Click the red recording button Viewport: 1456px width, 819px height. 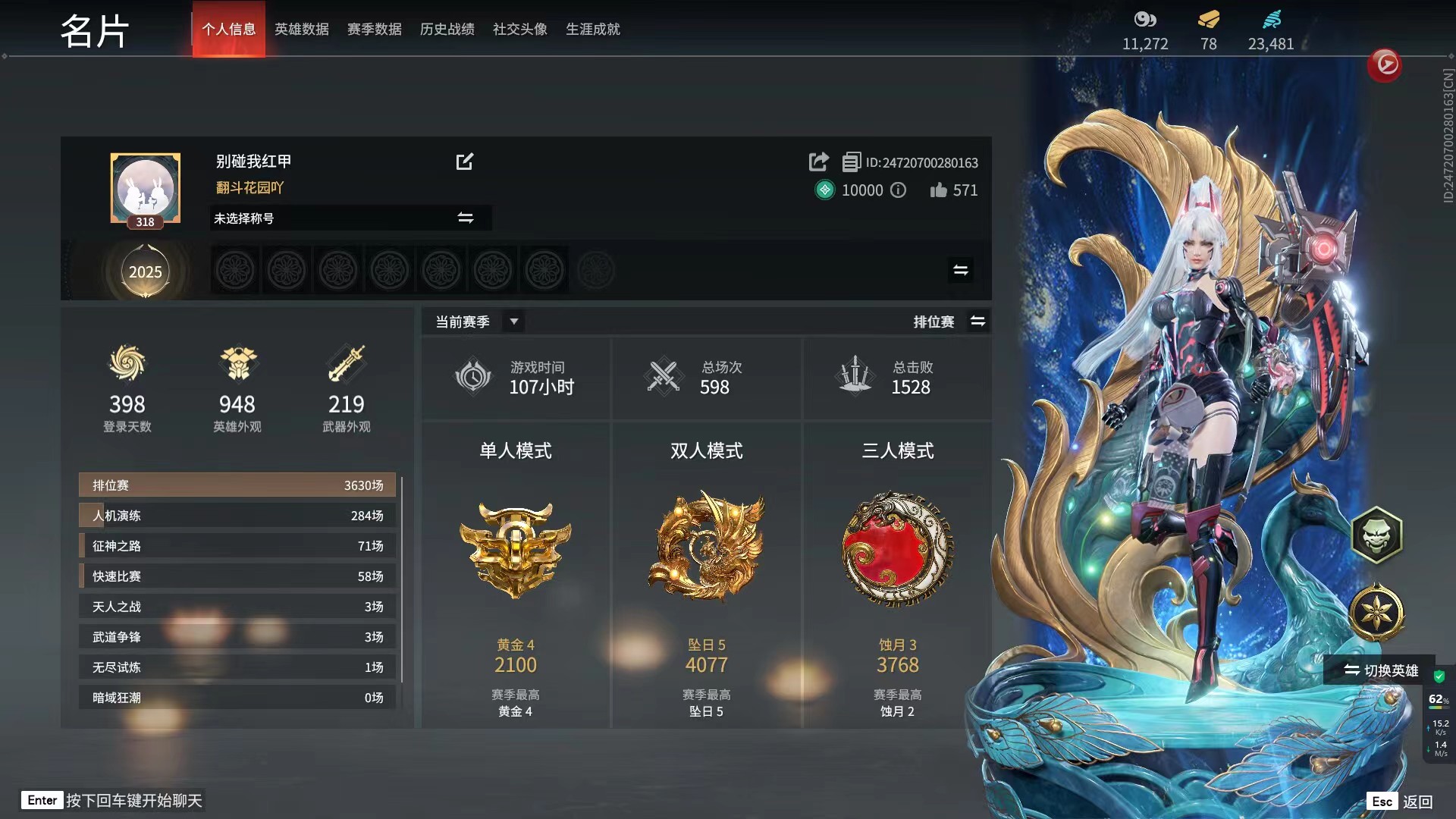tap(1385, 64)
